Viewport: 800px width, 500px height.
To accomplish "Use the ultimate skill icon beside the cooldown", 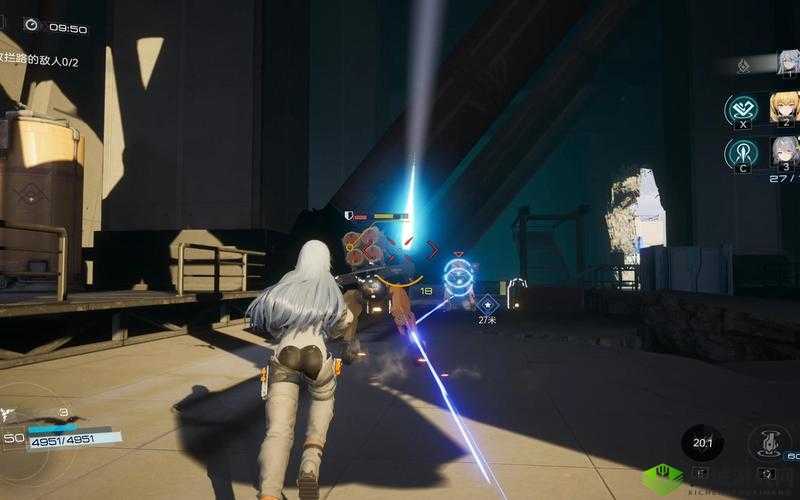I will (767, 443).
